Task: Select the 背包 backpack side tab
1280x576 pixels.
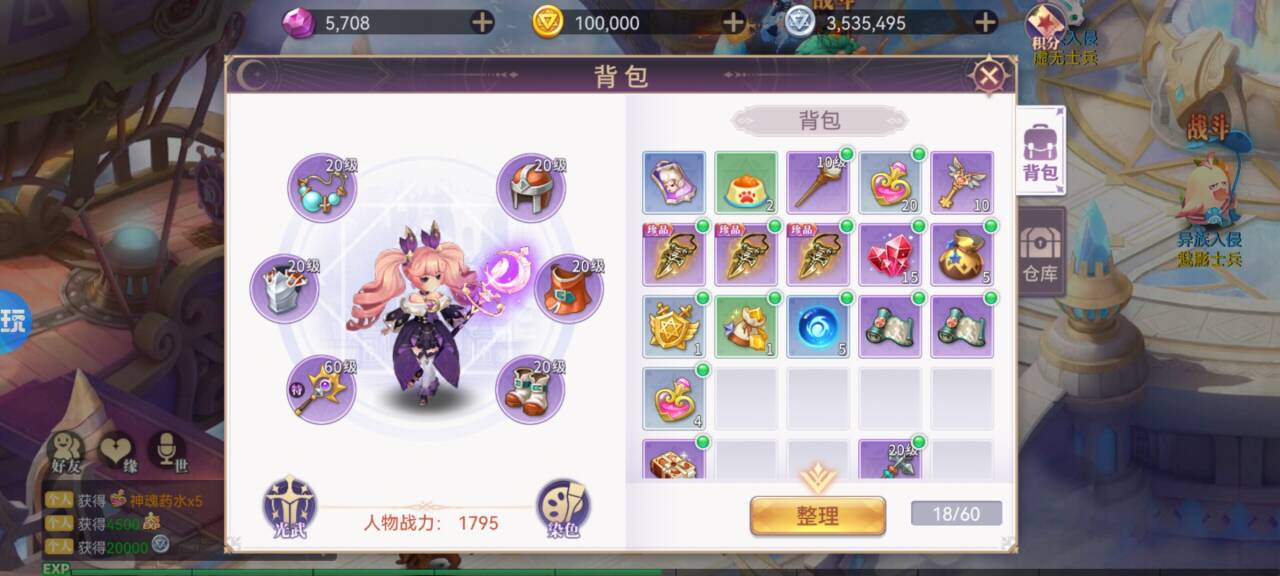Action: pos(1040,152)
